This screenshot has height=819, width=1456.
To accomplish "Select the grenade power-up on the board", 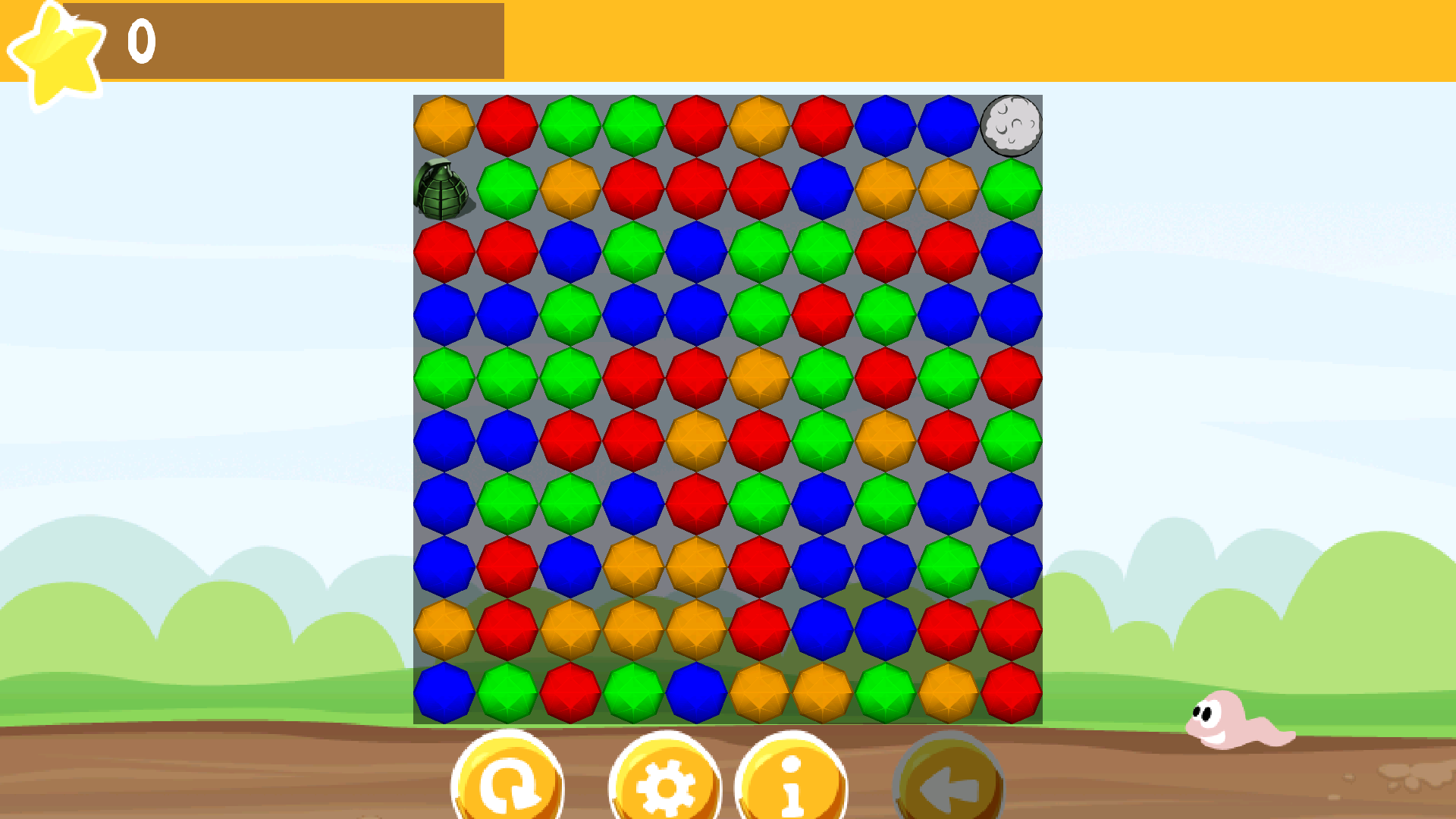I will pos(443,188).
